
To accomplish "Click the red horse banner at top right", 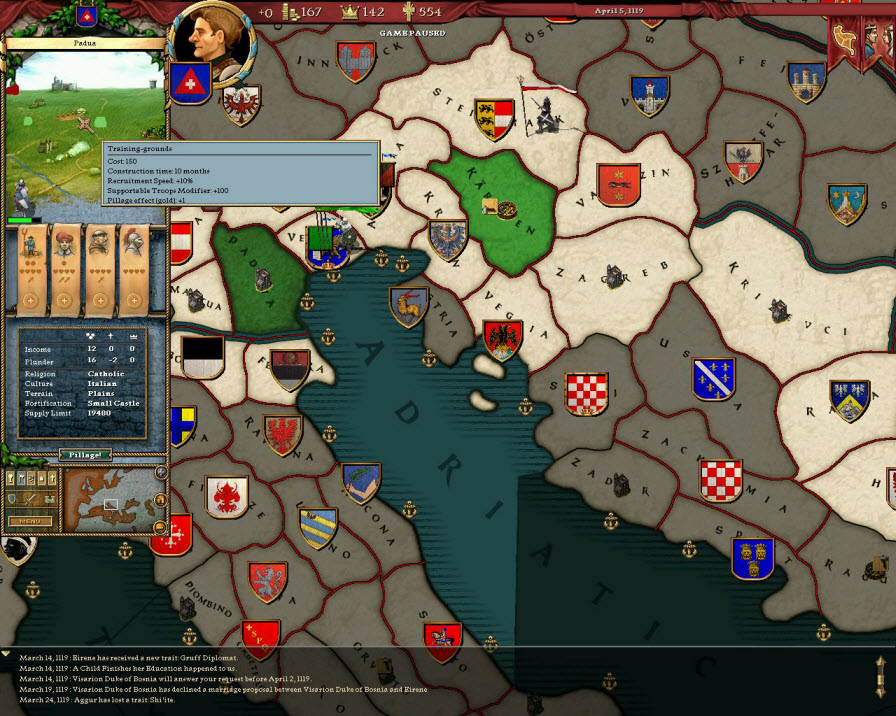I will coord(846,38).
